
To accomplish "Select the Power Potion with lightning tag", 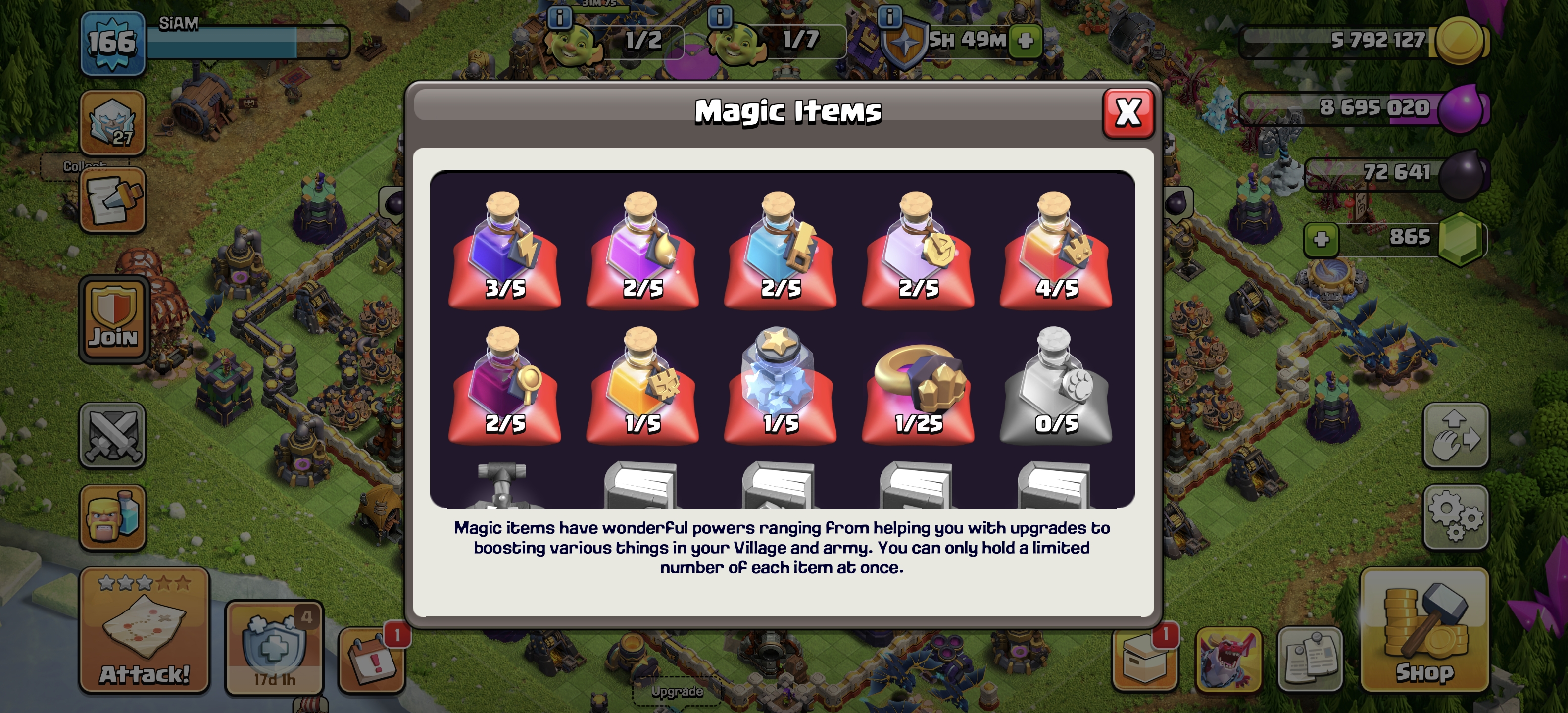I will coord(505,250).
